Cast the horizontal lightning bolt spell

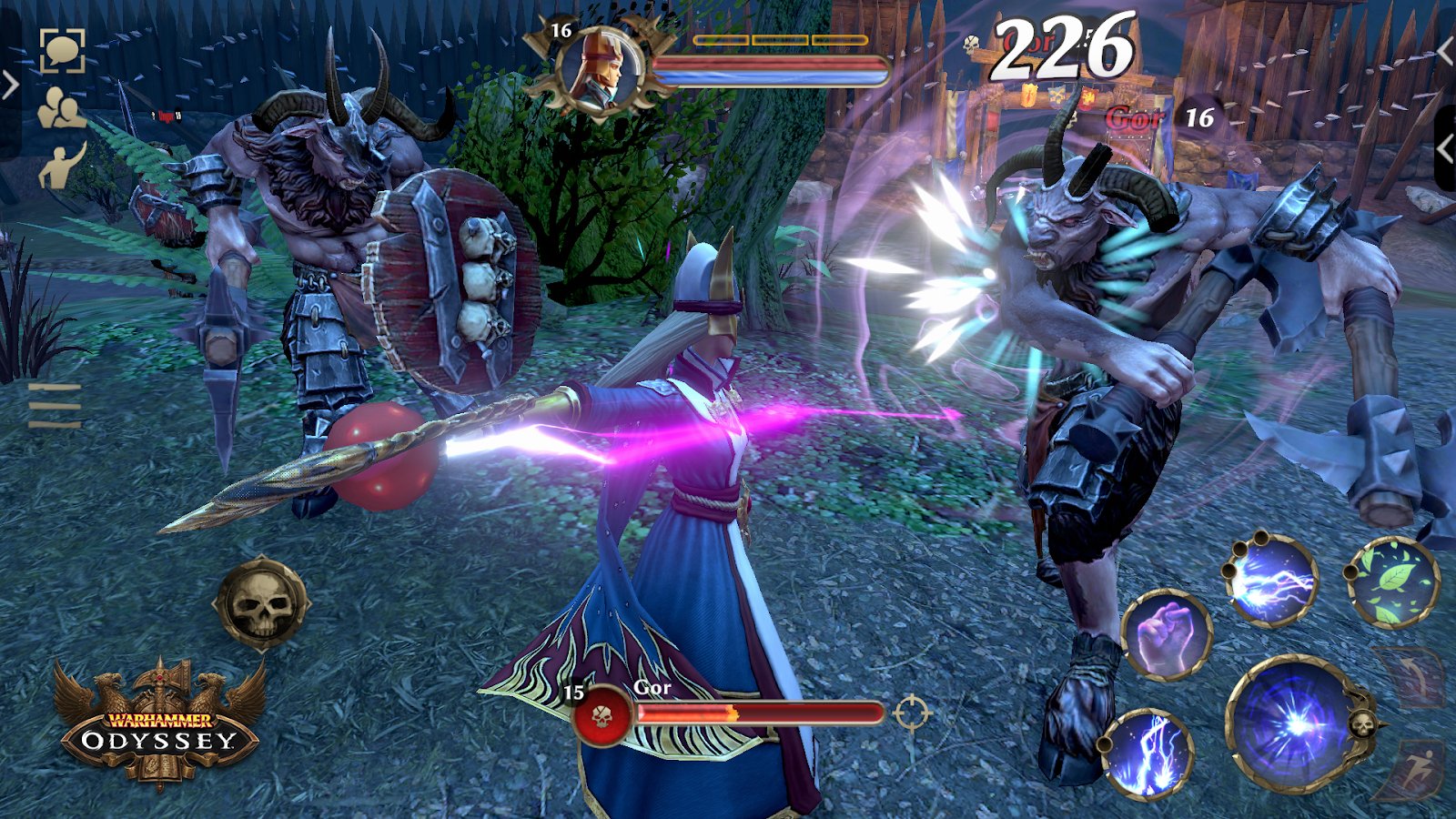[1270, 580]
